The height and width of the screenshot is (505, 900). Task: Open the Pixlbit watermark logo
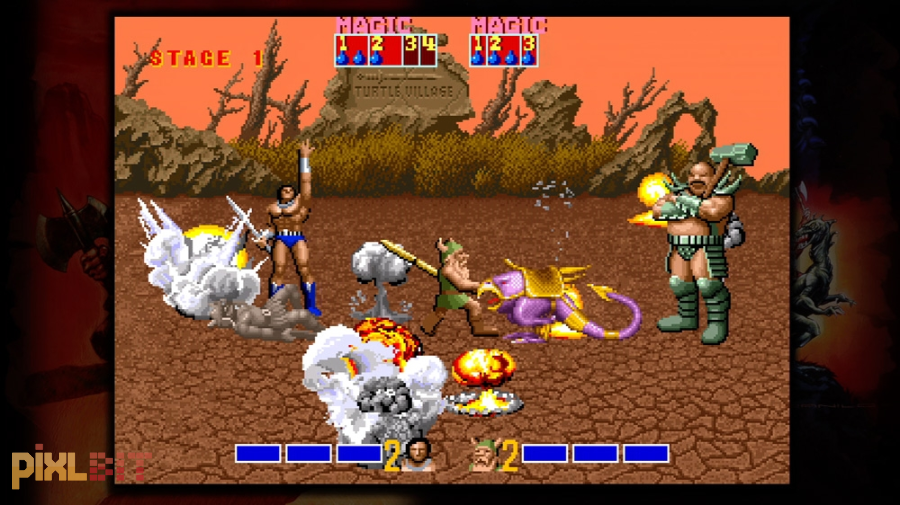click(80, 465)
